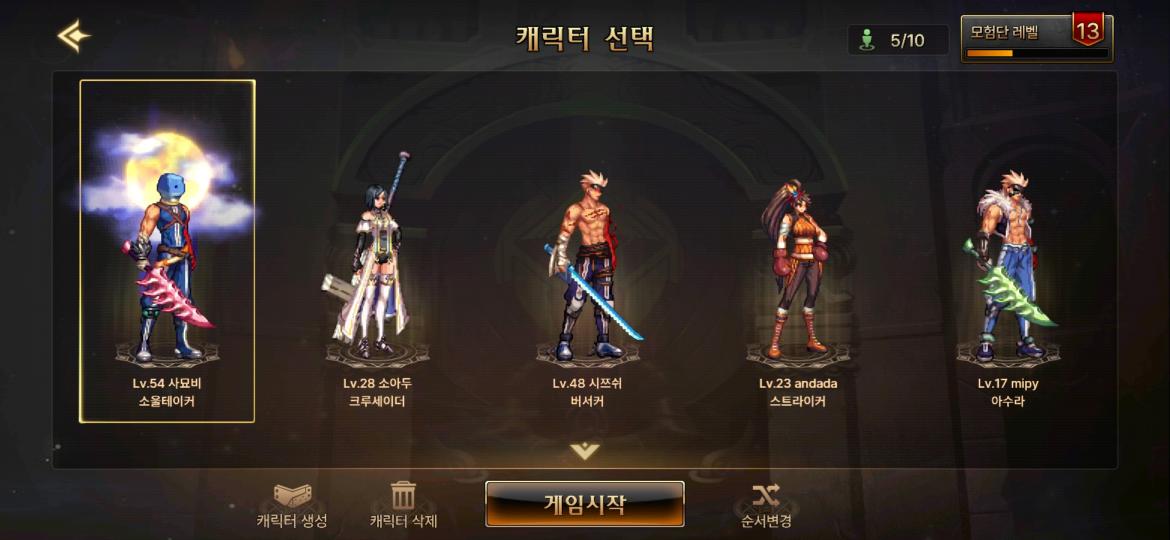Open 순서변경 to reorder characters
This screenshot has width=1170, height=540.
[x=766, y=505]
